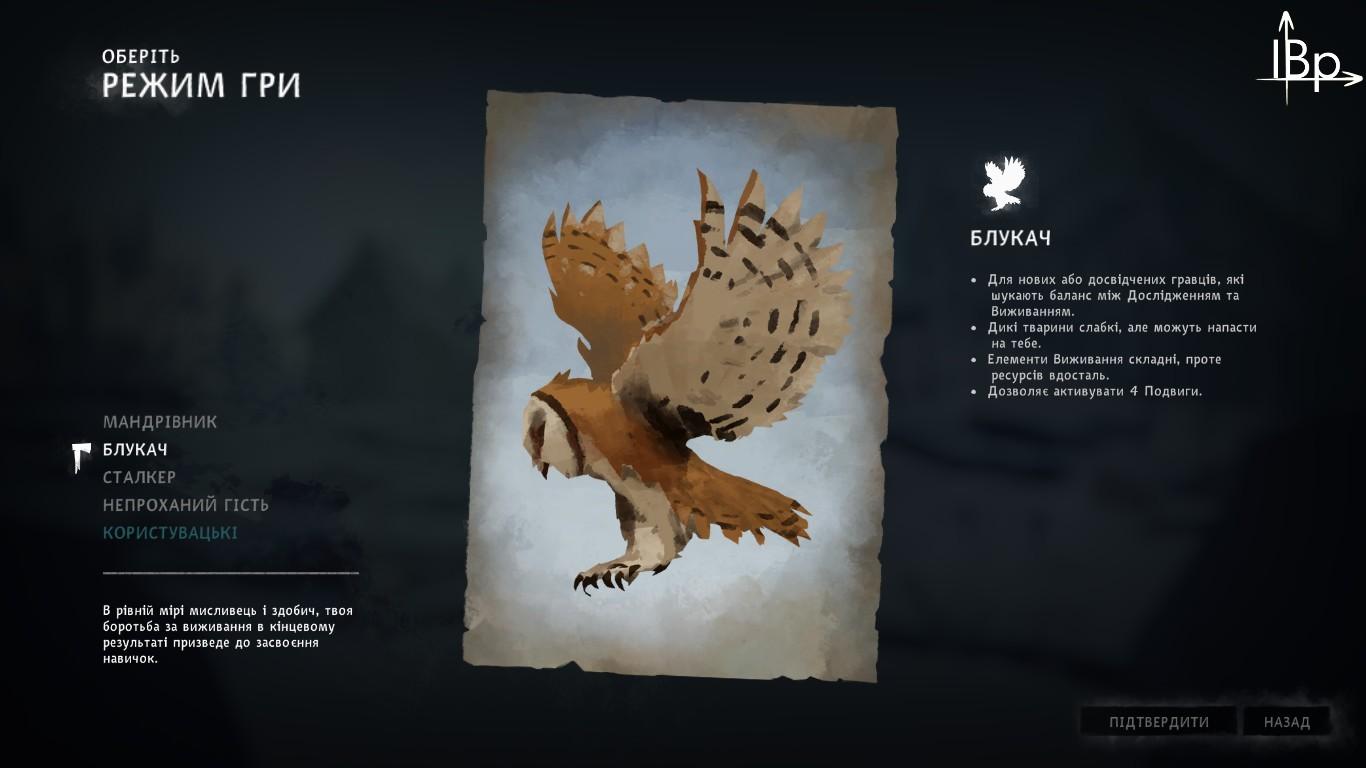Go back using the Назад button
The height and width of the screenshot is (768, 1366).
[x=1286, y=722]
